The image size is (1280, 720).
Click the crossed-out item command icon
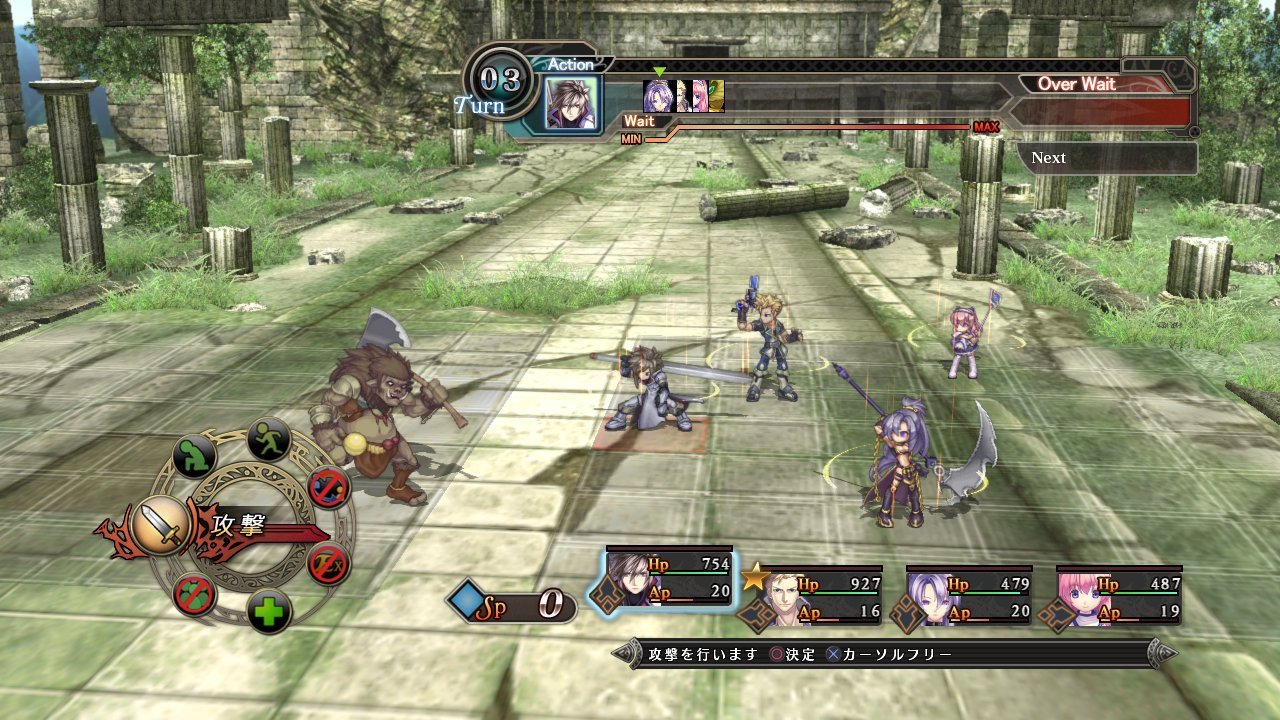click(x=196, y=594)
